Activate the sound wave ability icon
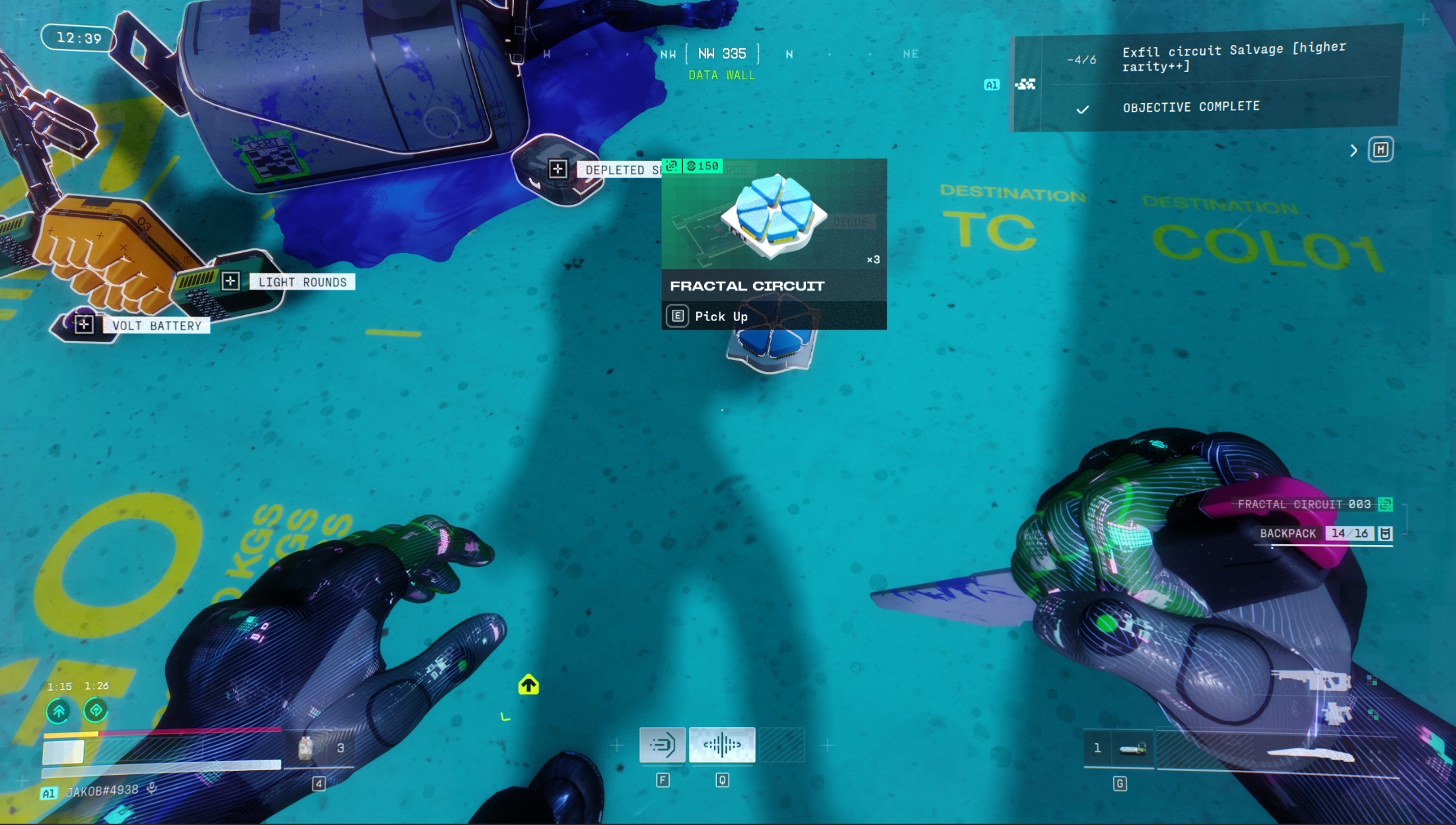 coord(721,745)
